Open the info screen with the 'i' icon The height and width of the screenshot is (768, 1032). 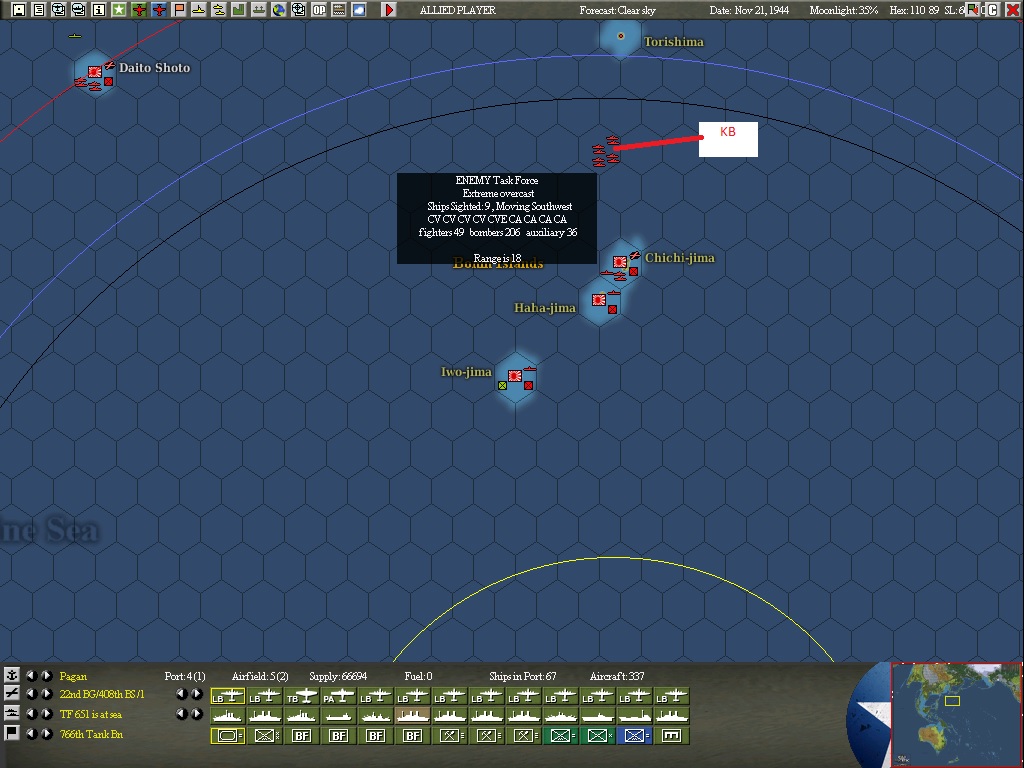(x=99, y=10)
